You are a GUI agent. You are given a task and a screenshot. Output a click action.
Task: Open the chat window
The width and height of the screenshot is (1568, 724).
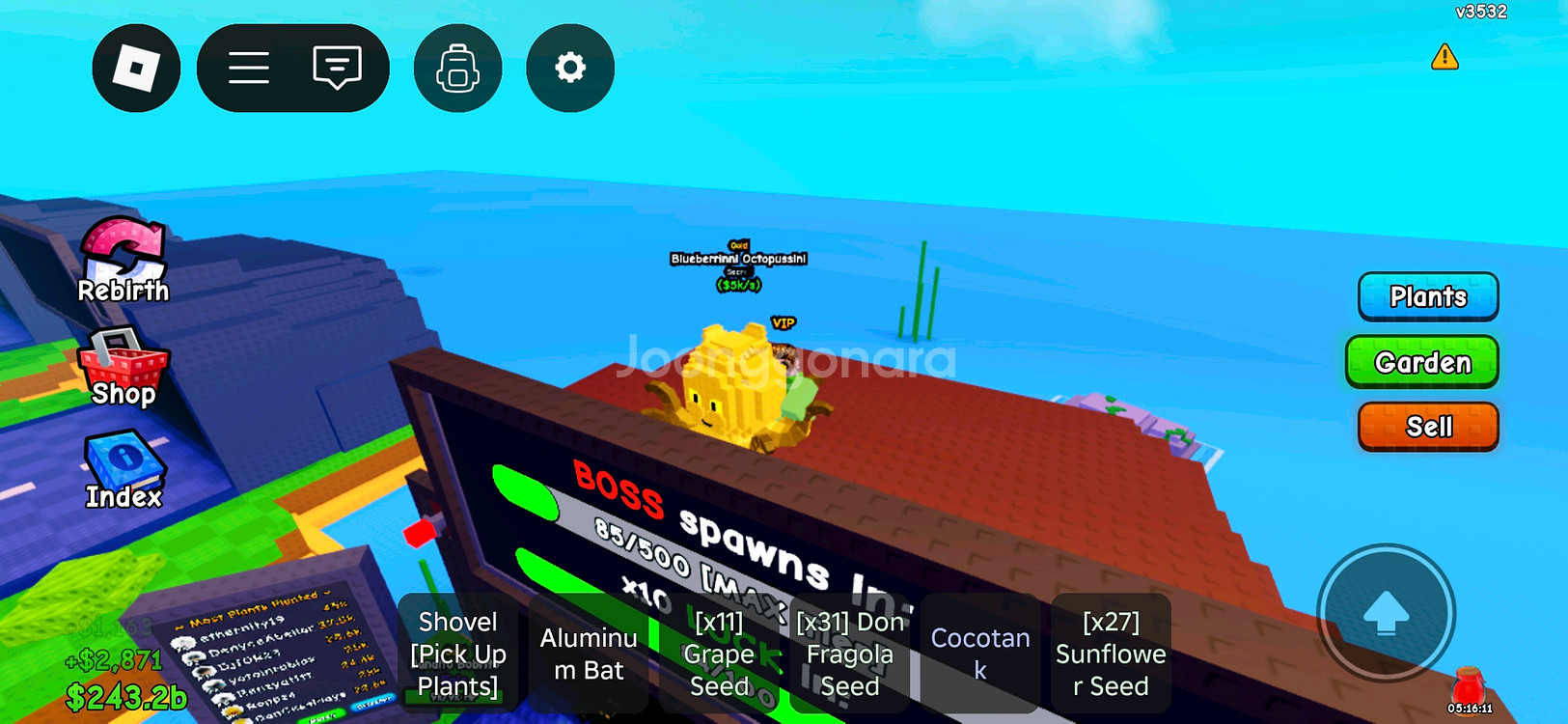[337, 69]
